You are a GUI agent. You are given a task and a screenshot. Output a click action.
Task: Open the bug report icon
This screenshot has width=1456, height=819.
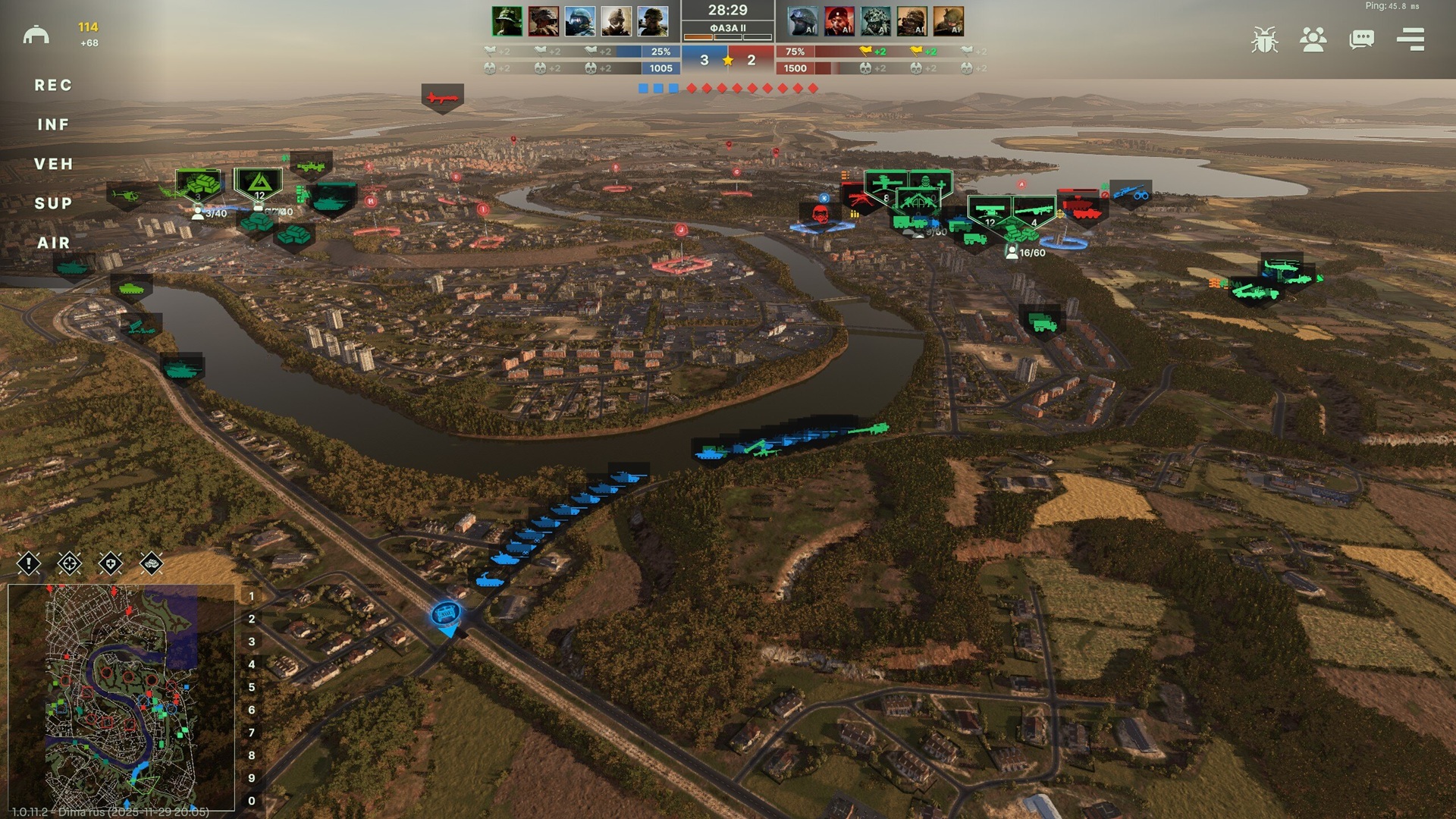coord(1264,39)
